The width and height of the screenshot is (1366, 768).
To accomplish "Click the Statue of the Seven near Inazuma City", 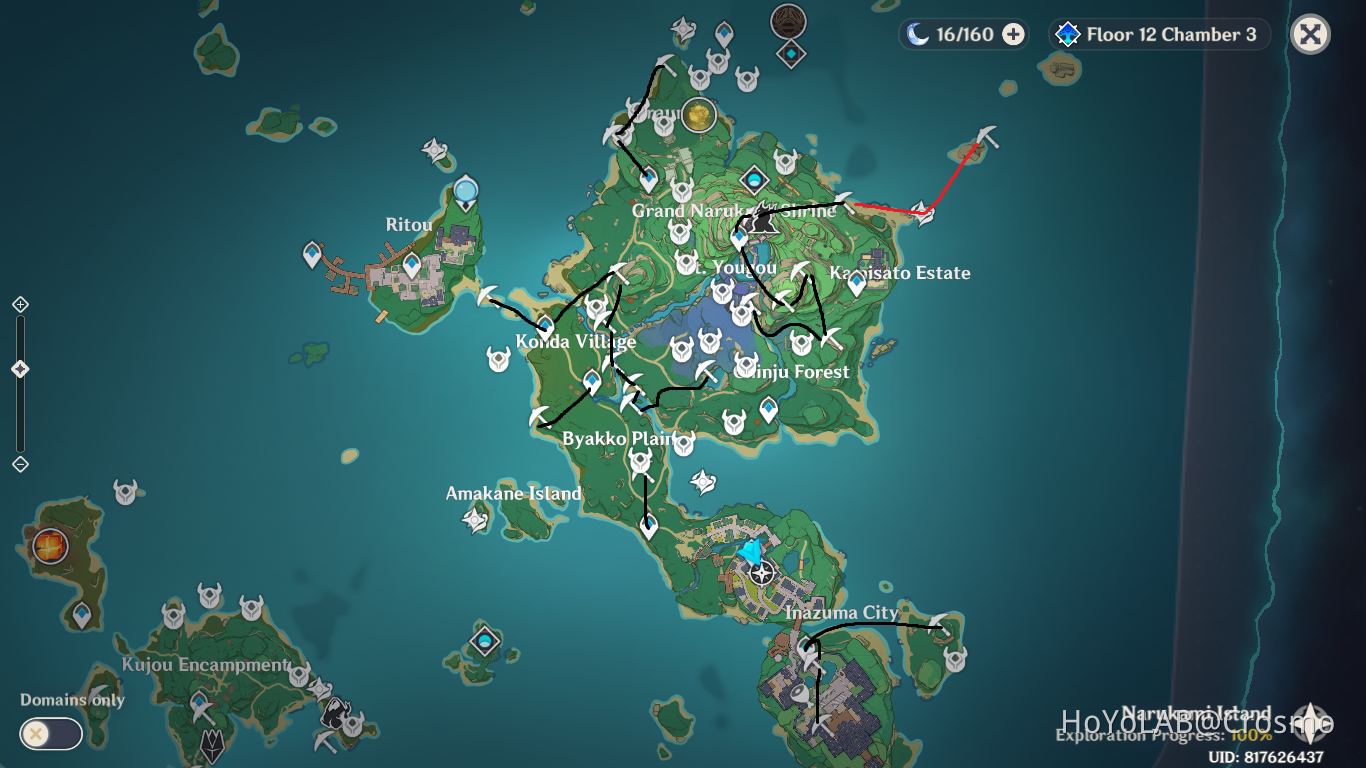I will click(761, 573).
